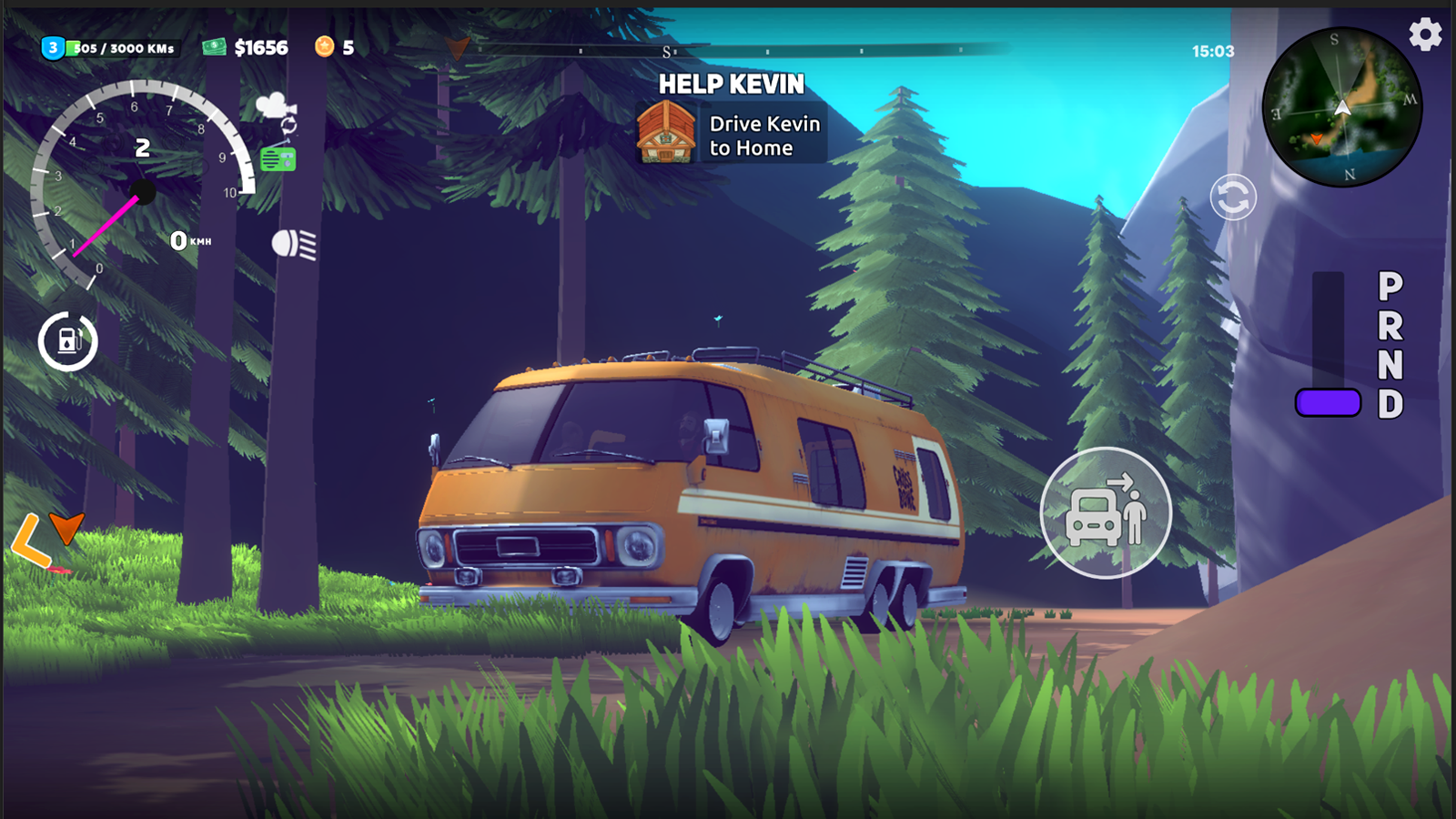Tap the 15:03 clock display
Screen dimensions: 1456x819
pyautogui.click(x=1214, y=52)
